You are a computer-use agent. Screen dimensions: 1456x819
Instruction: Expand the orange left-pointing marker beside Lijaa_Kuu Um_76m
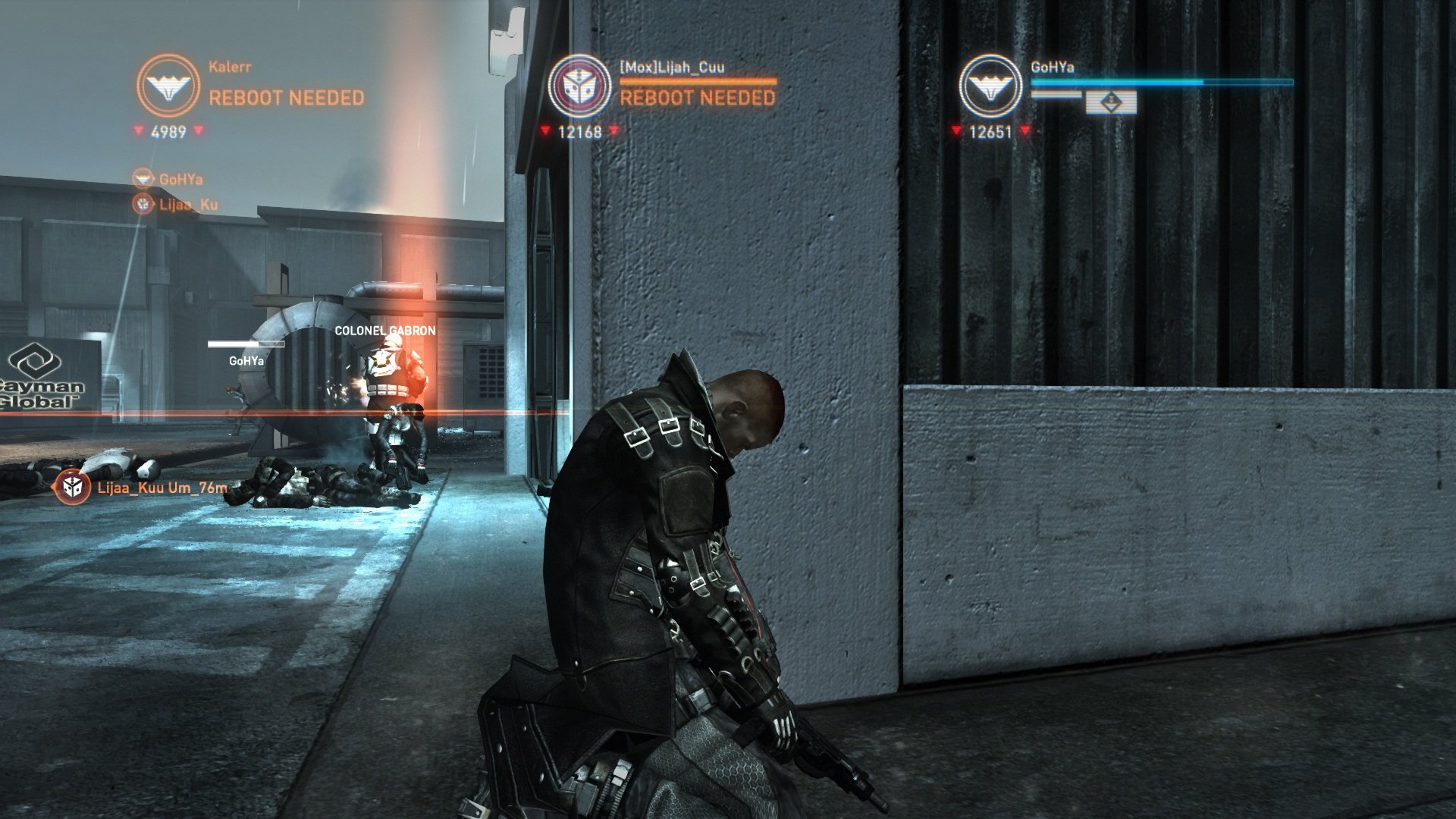tap(53, 488)
